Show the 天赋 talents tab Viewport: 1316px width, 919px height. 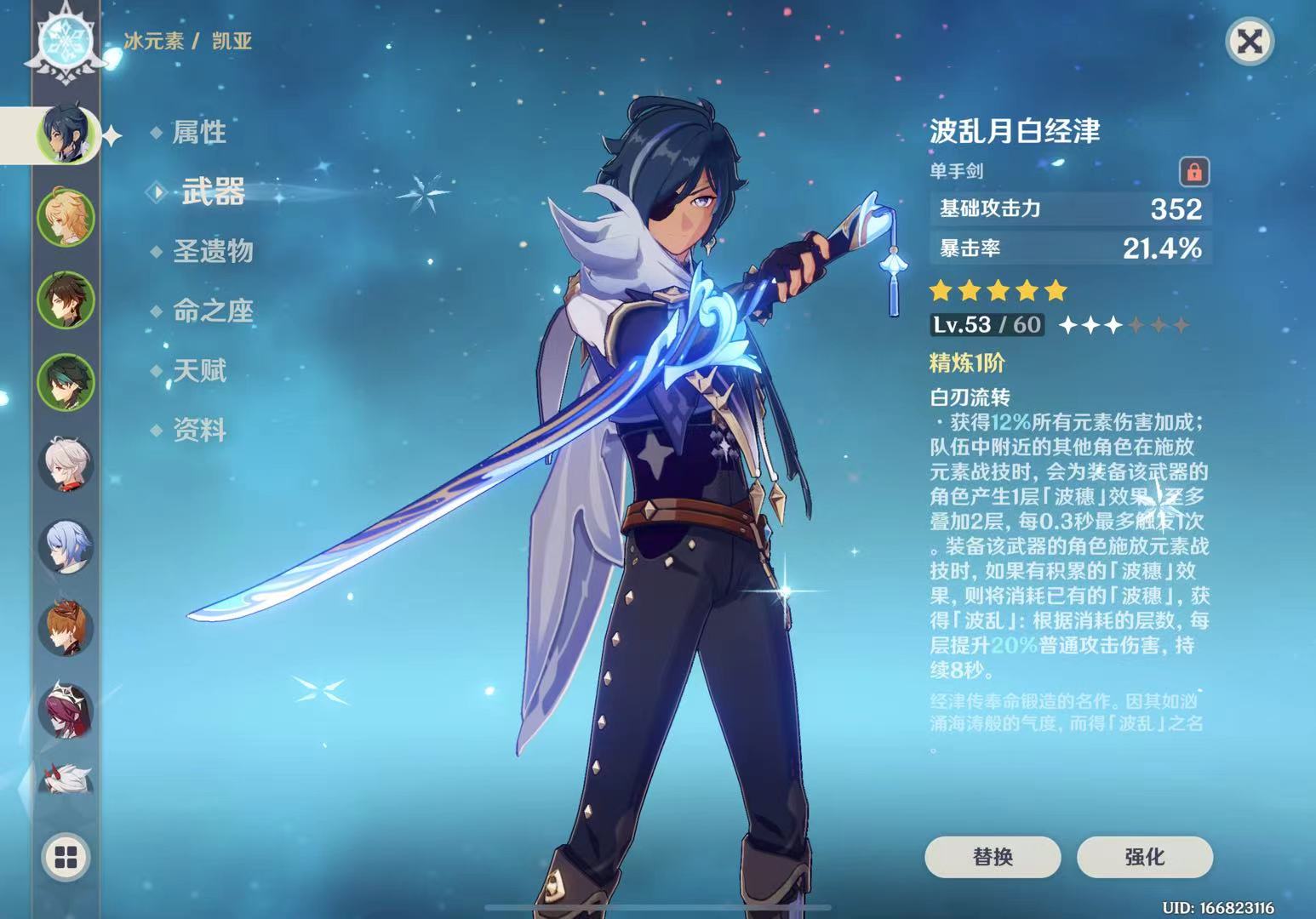tap(200, 370)
